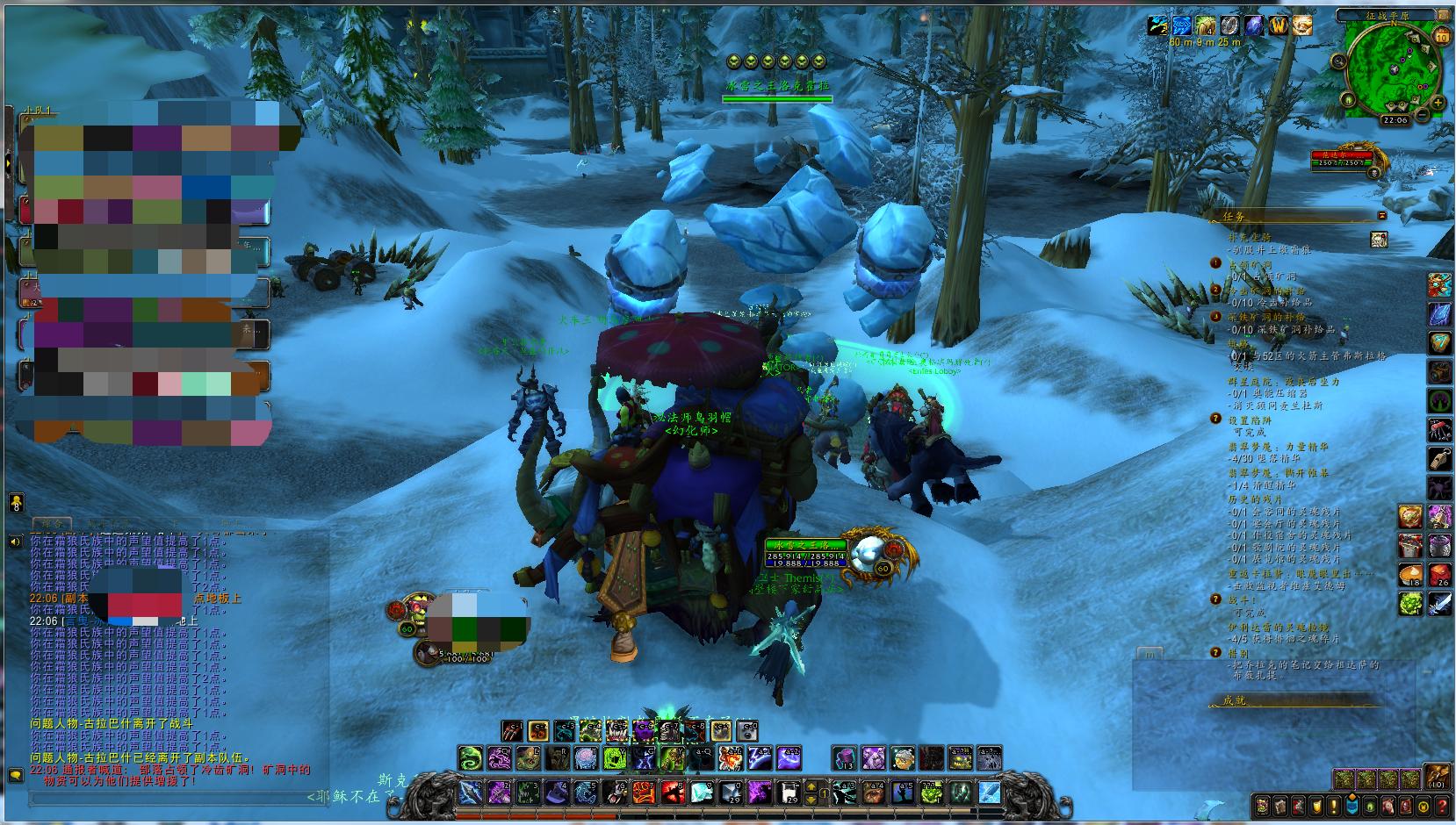Viewport: 1456px width, 825px height.
Task: Open the red question mark help button
Action: pyautogui.click(x=1442, y=806)
